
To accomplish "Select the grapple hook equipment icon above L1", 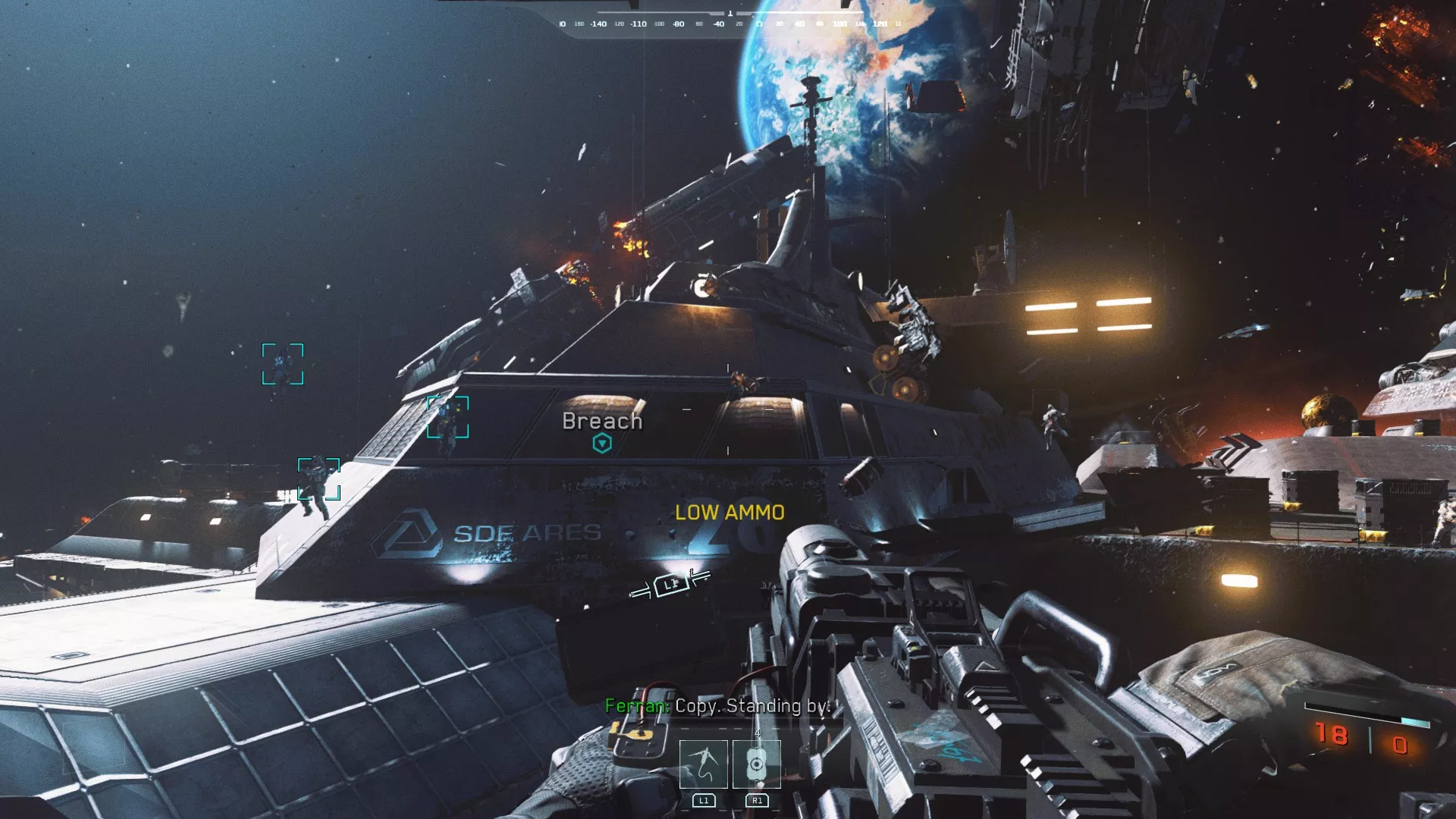I will click(705, 764).
